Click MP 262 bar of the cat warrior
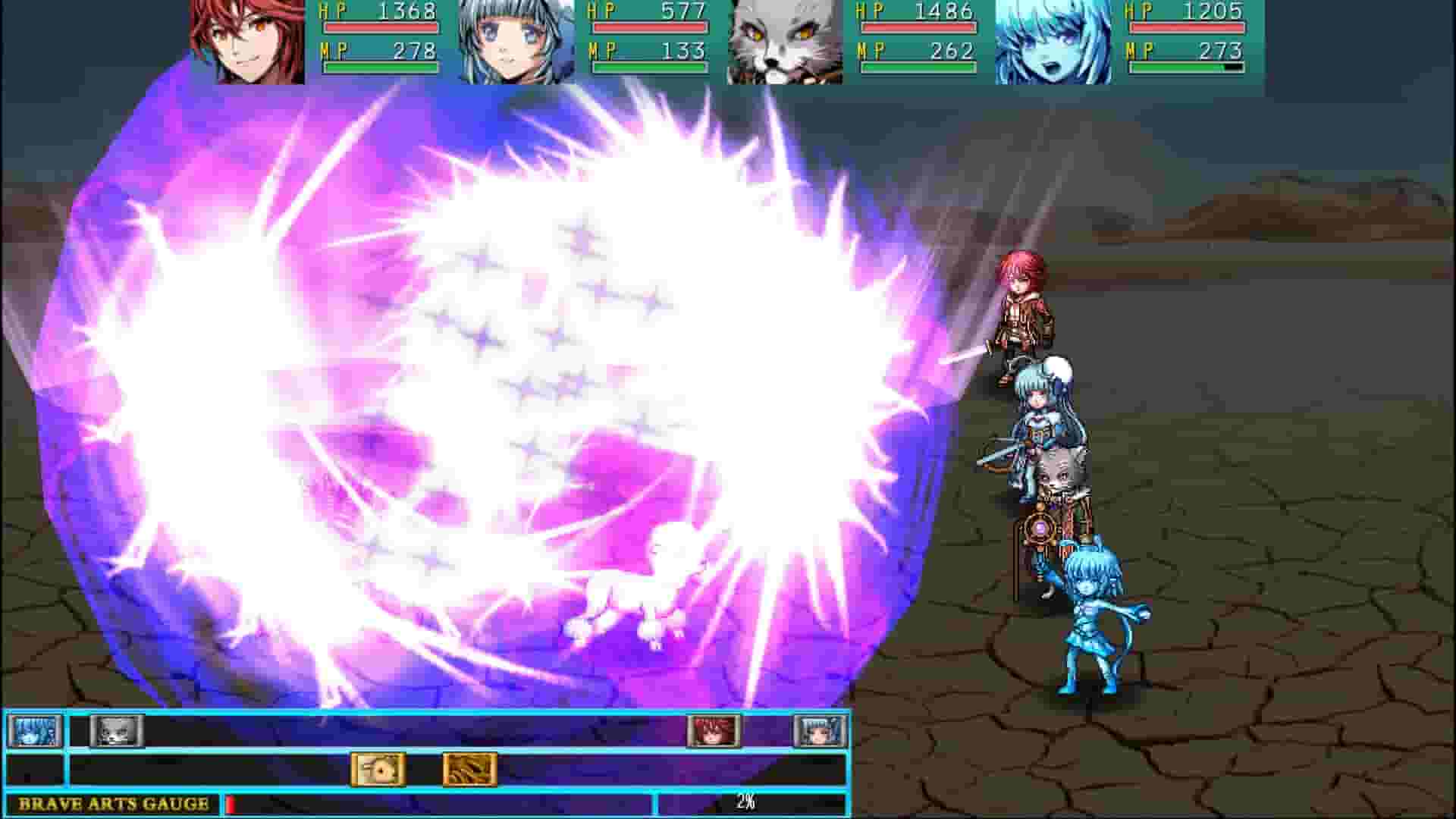Viewport: 1456px width, 819px height. coord(918,66)
